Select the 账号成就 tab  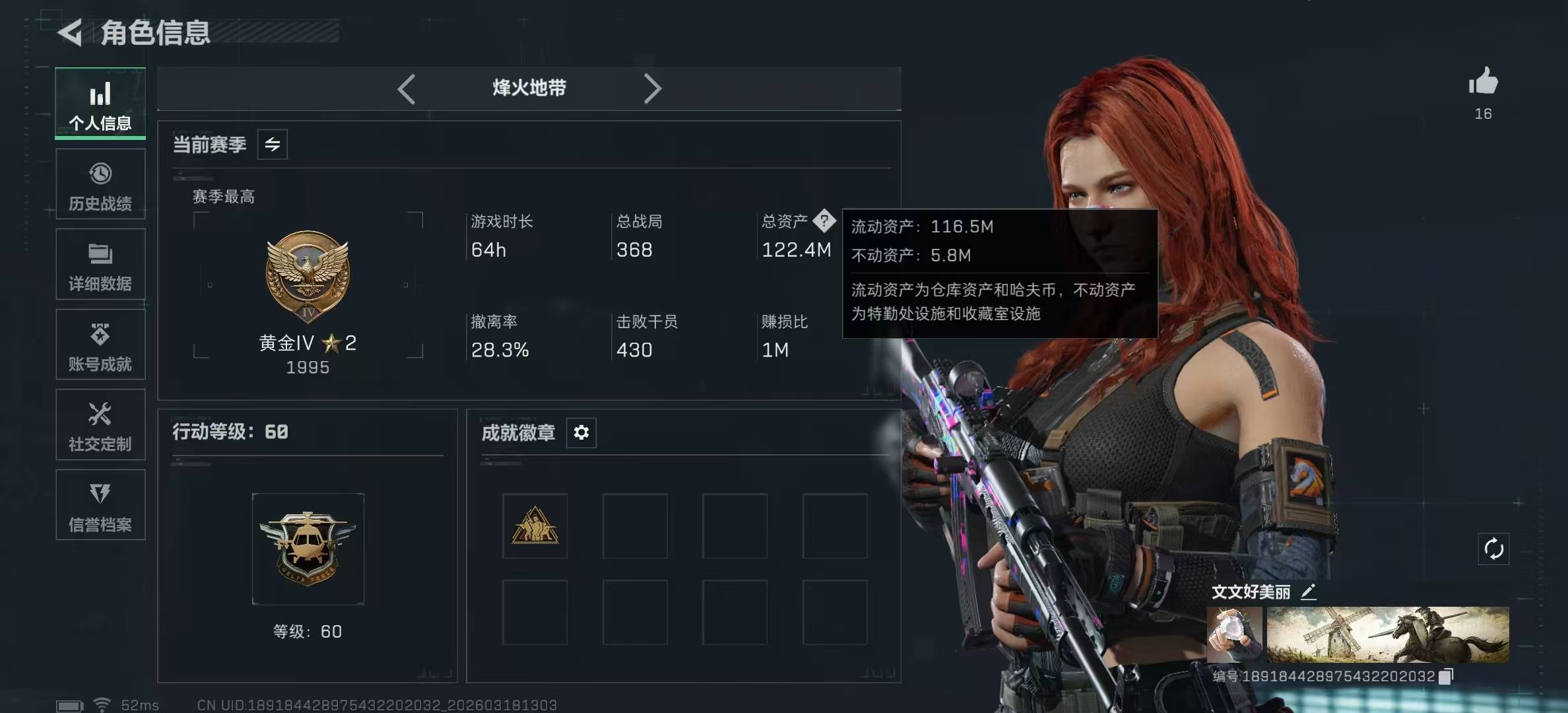100,345
